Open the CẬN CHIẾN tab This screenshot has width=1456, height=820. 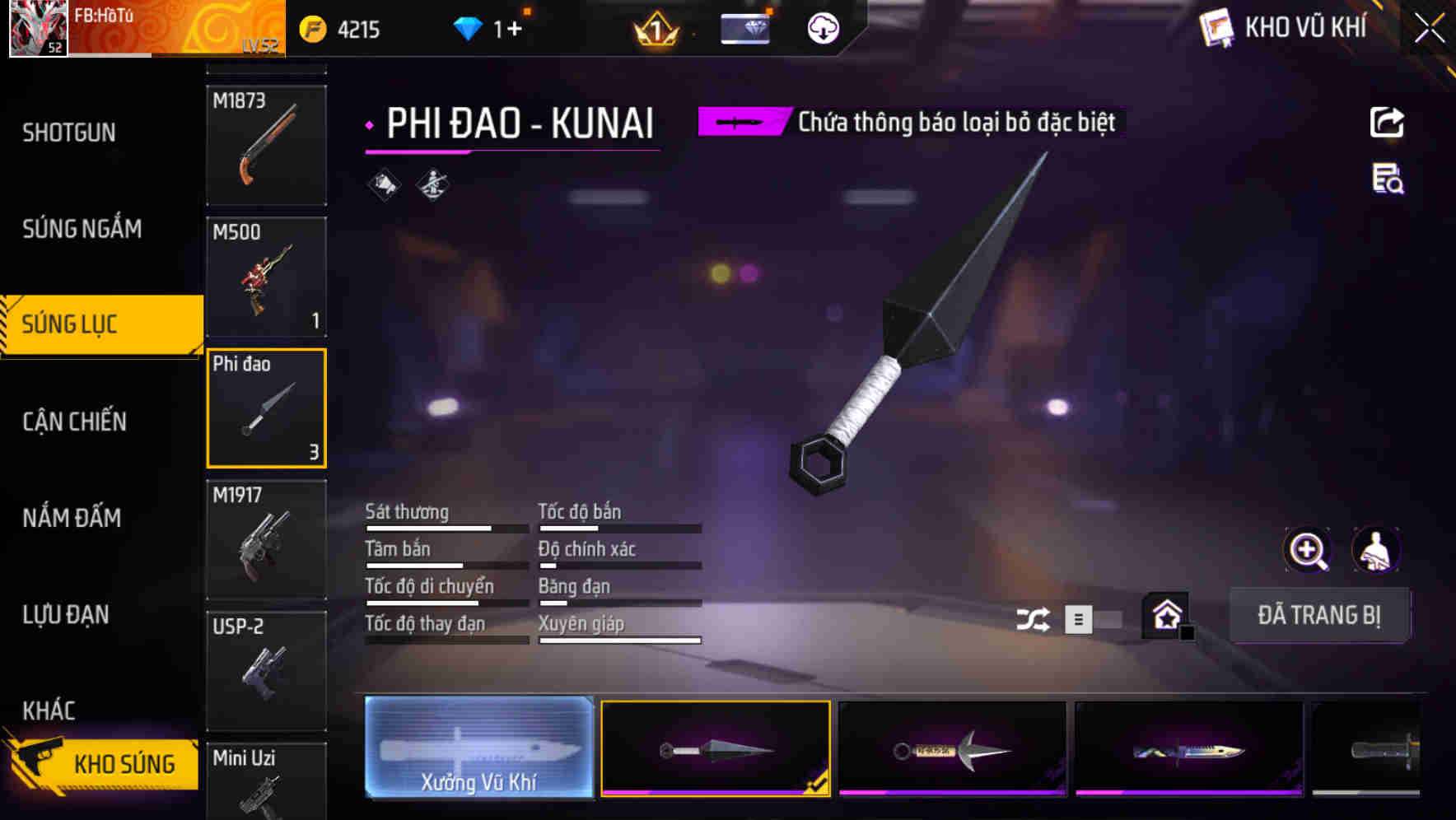point(74,421)
